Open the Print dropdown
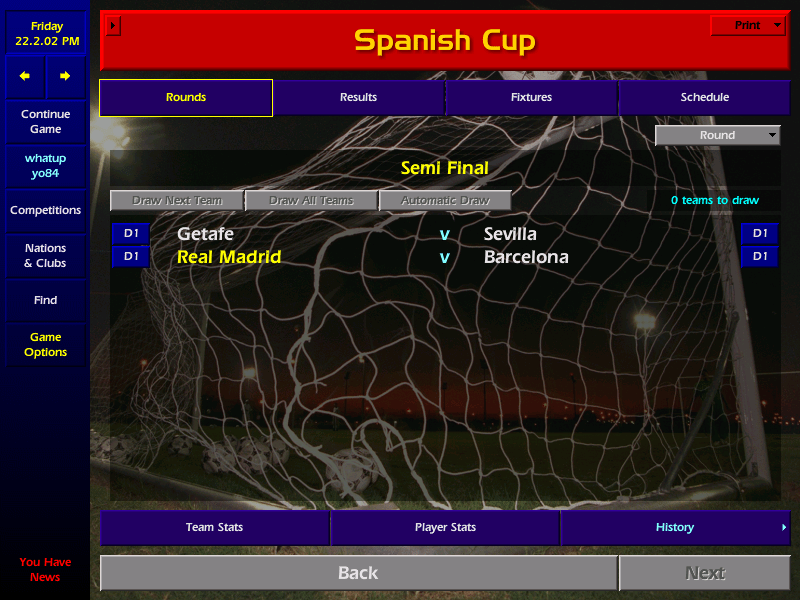This screenshot has width=800, height=600. (747, 25)
